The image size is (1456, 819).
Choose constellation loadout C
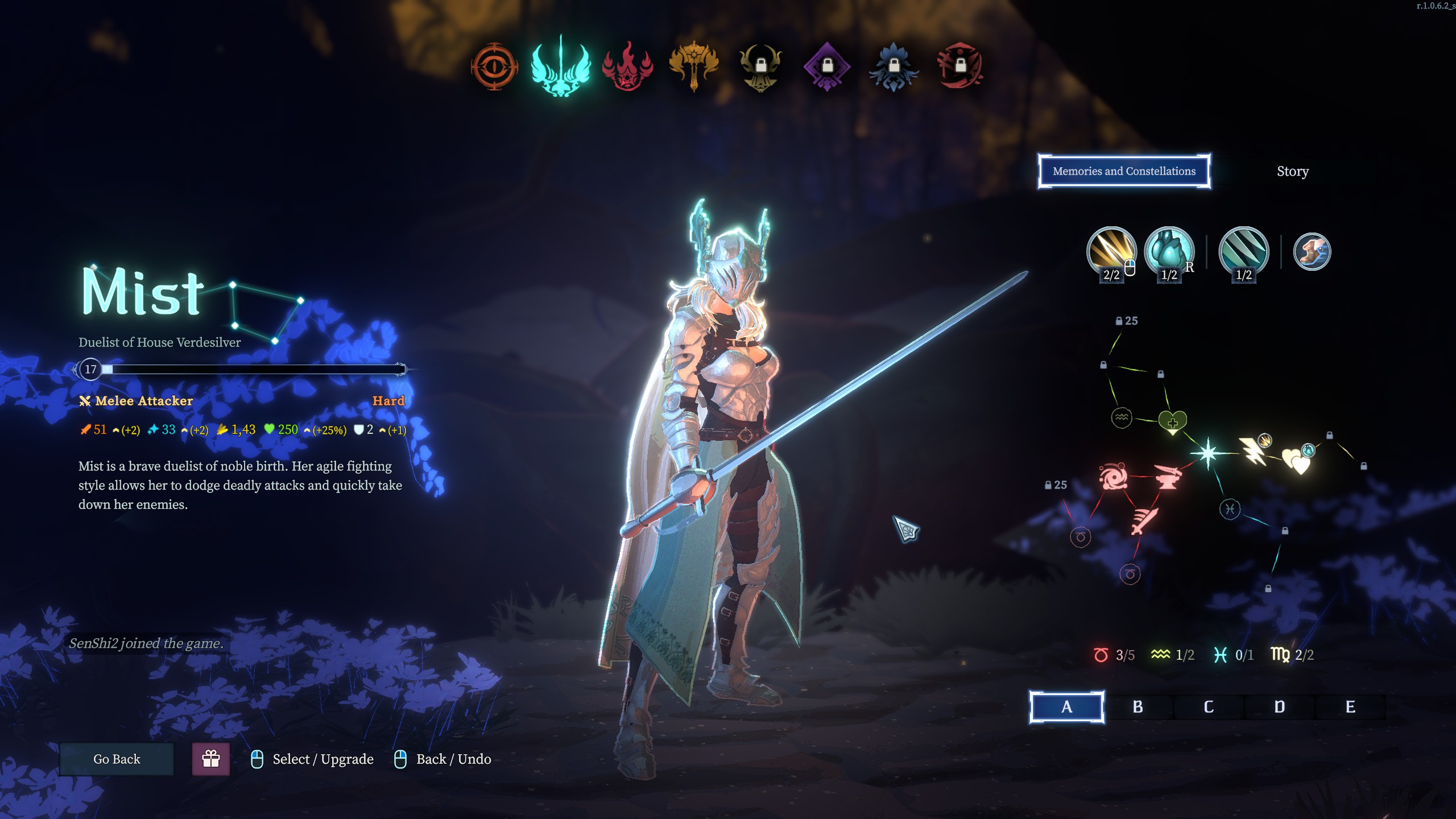[x=1209, y=707]
